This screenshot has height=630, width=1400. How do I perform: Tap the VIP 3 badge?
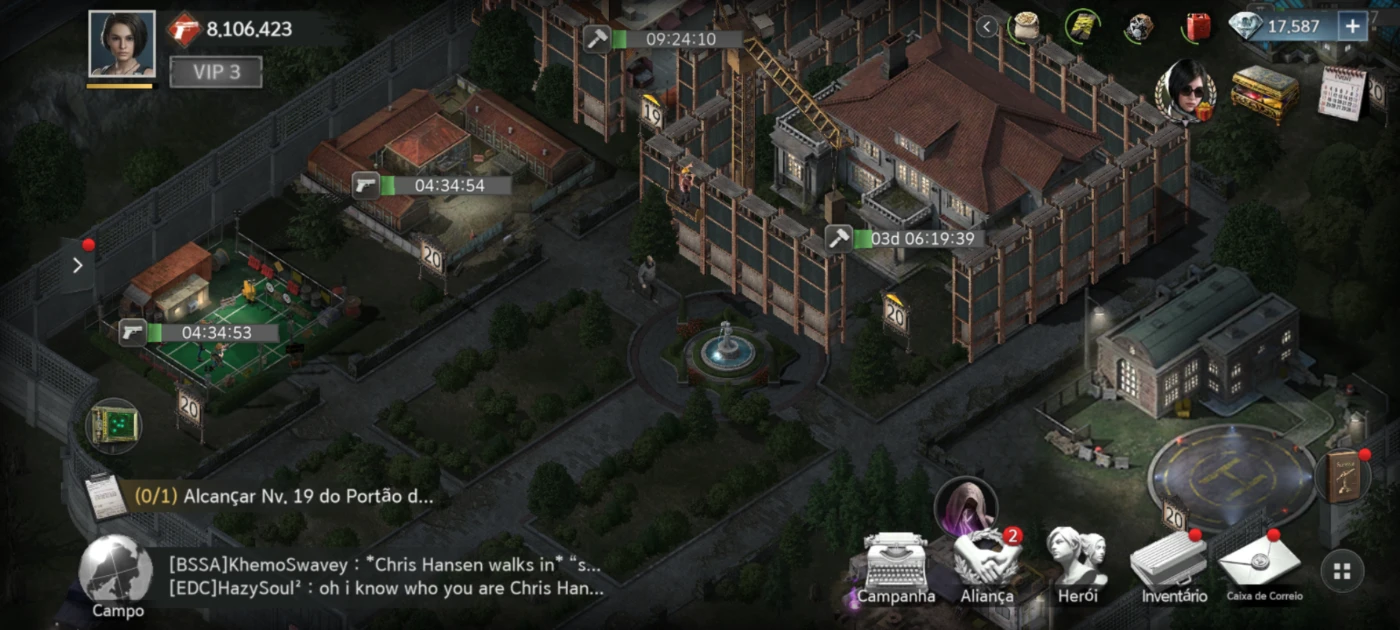pos(215,72)
